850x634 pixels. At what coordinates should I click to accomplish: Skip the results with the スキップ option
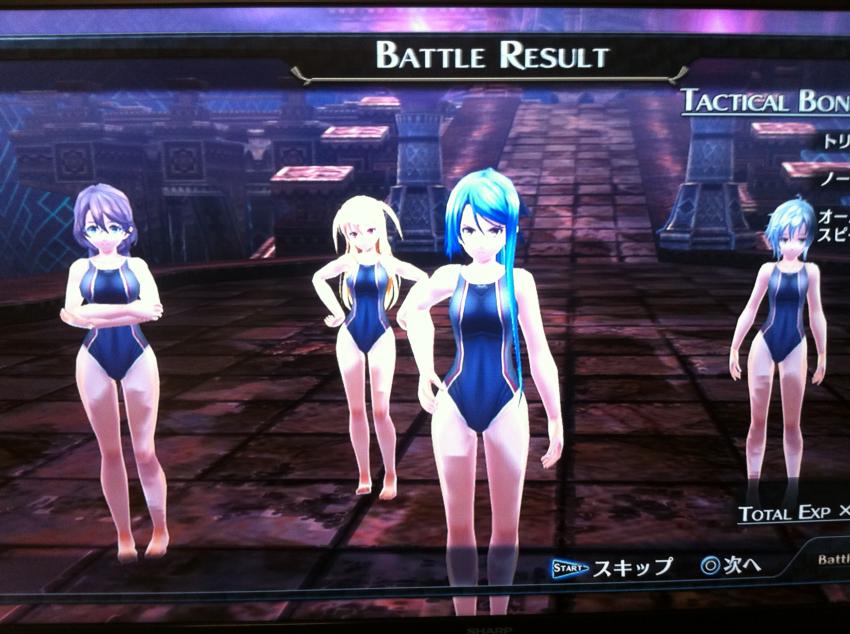[614, 567]
